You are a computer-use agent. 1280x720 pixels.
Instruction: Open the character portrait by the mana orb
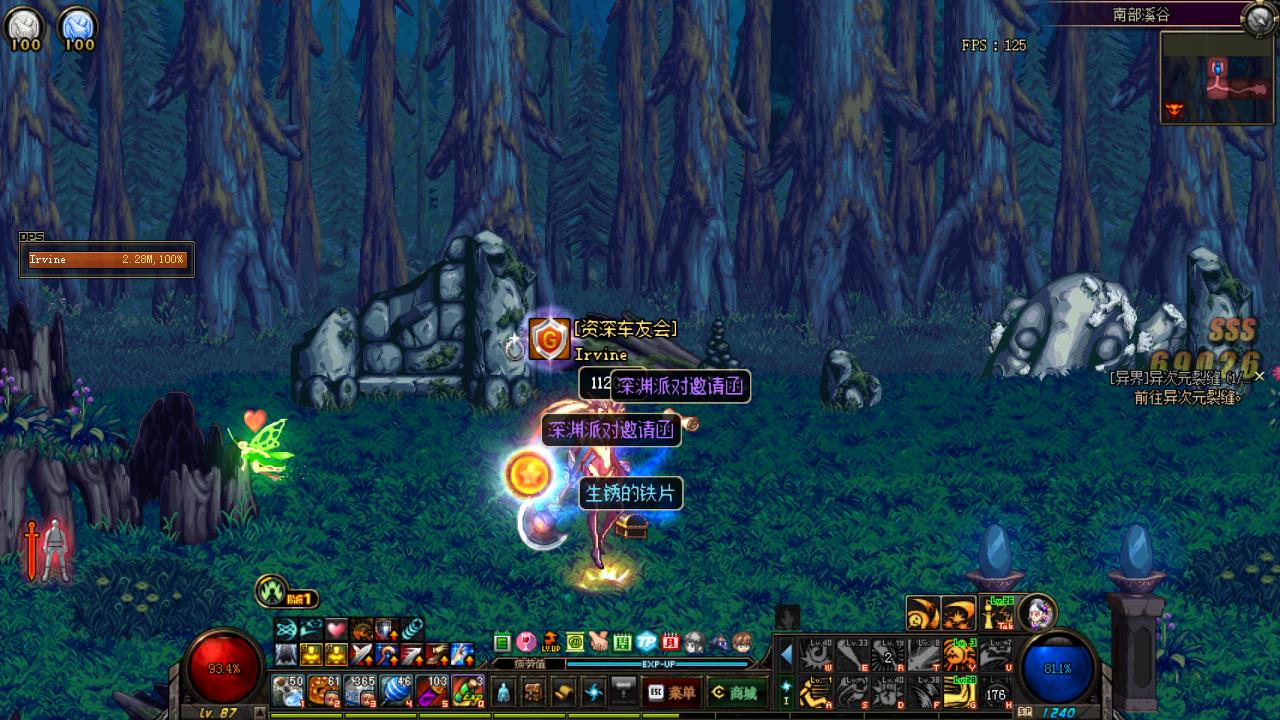click(1037, 612)
